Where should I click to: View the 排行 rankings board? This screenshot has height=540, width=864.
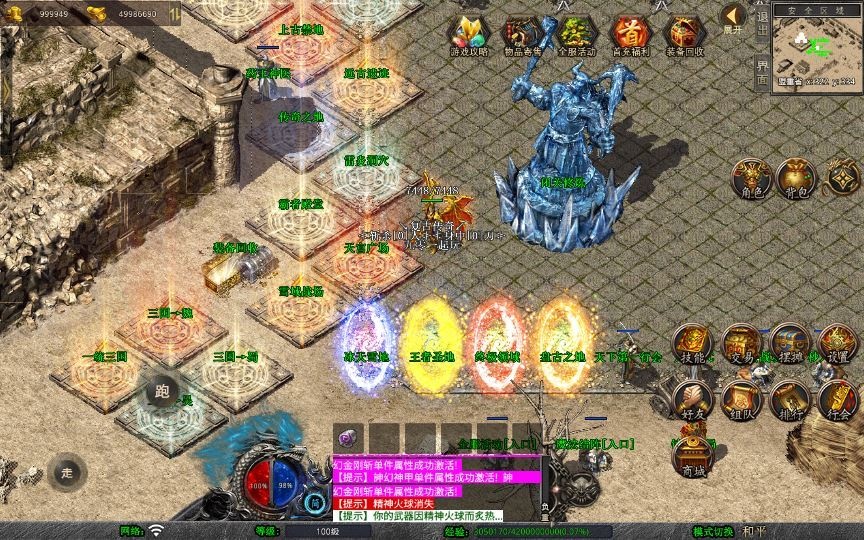[790, 400]
